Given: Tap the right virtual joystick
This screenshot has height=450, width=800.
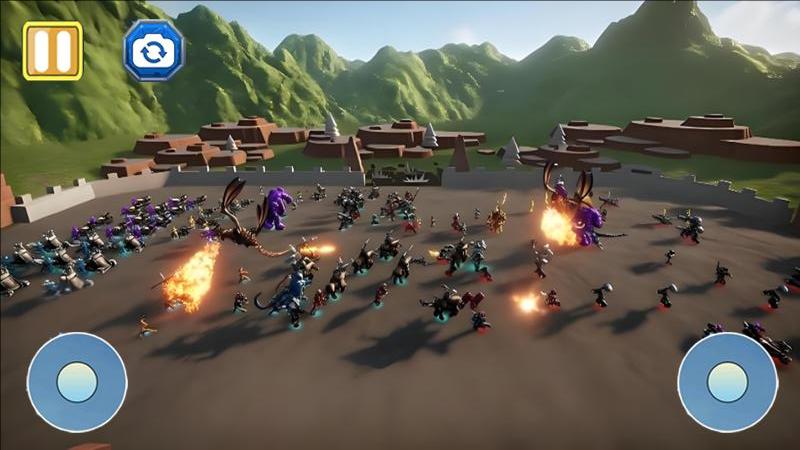Looking at the screenshot, I should (727, 382).
